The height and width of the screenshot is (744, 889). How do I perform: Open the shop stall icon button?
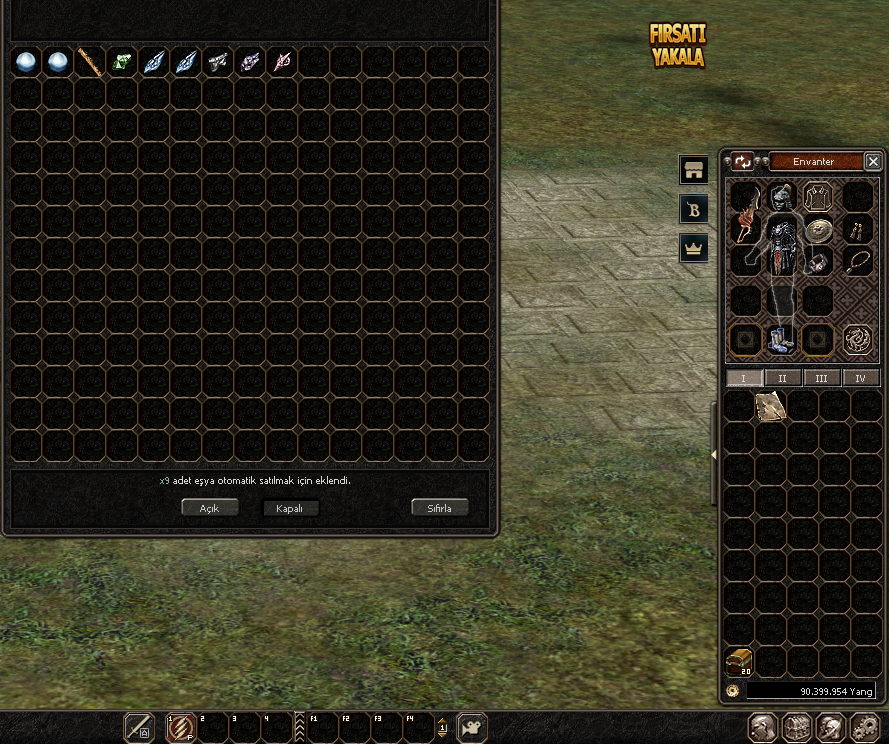pyautogui.click(x=694, y=169)
